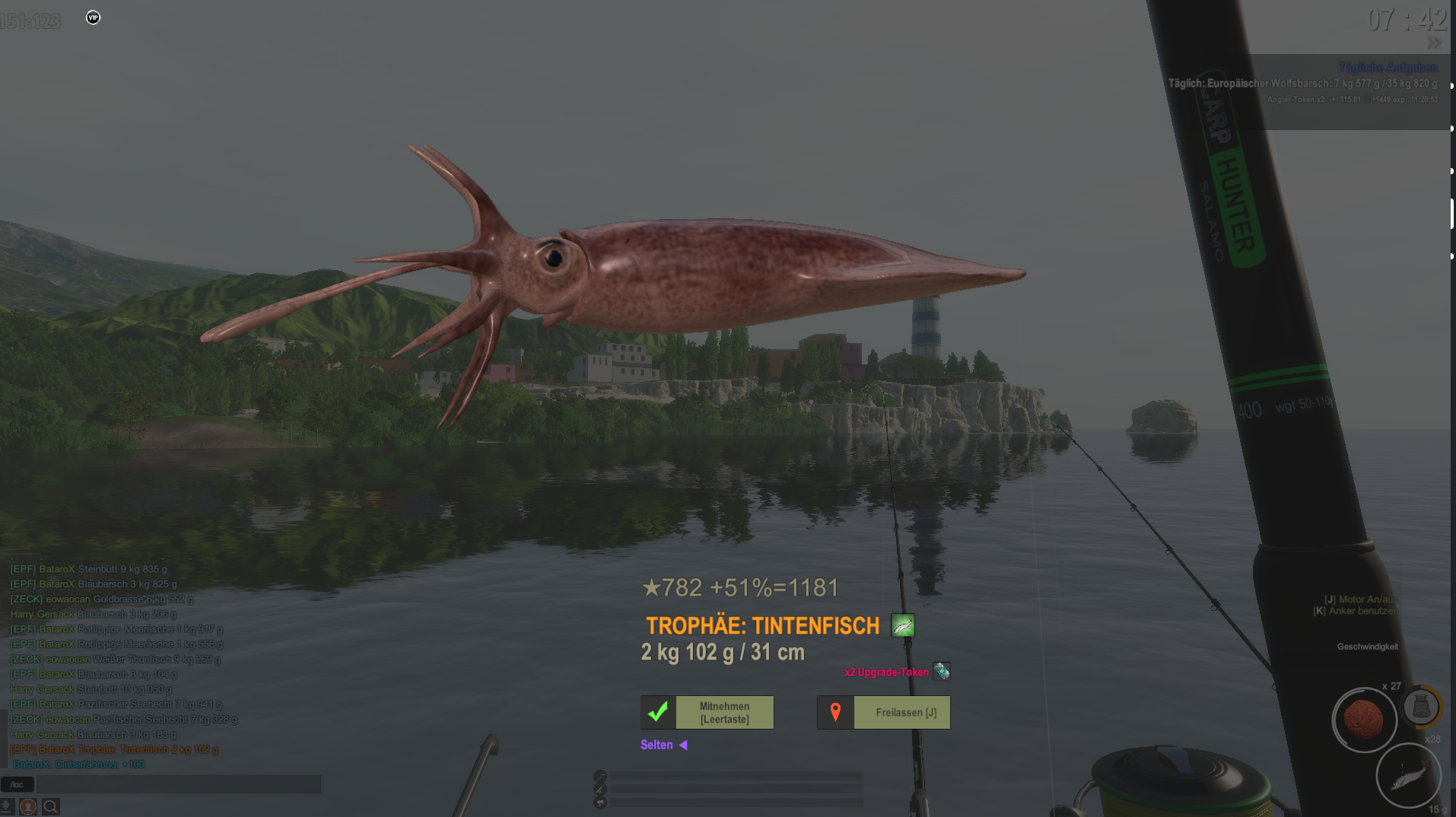Focus the chat text input field
The height and width of the screenshot is (817, 1456).
pos(179,784)
